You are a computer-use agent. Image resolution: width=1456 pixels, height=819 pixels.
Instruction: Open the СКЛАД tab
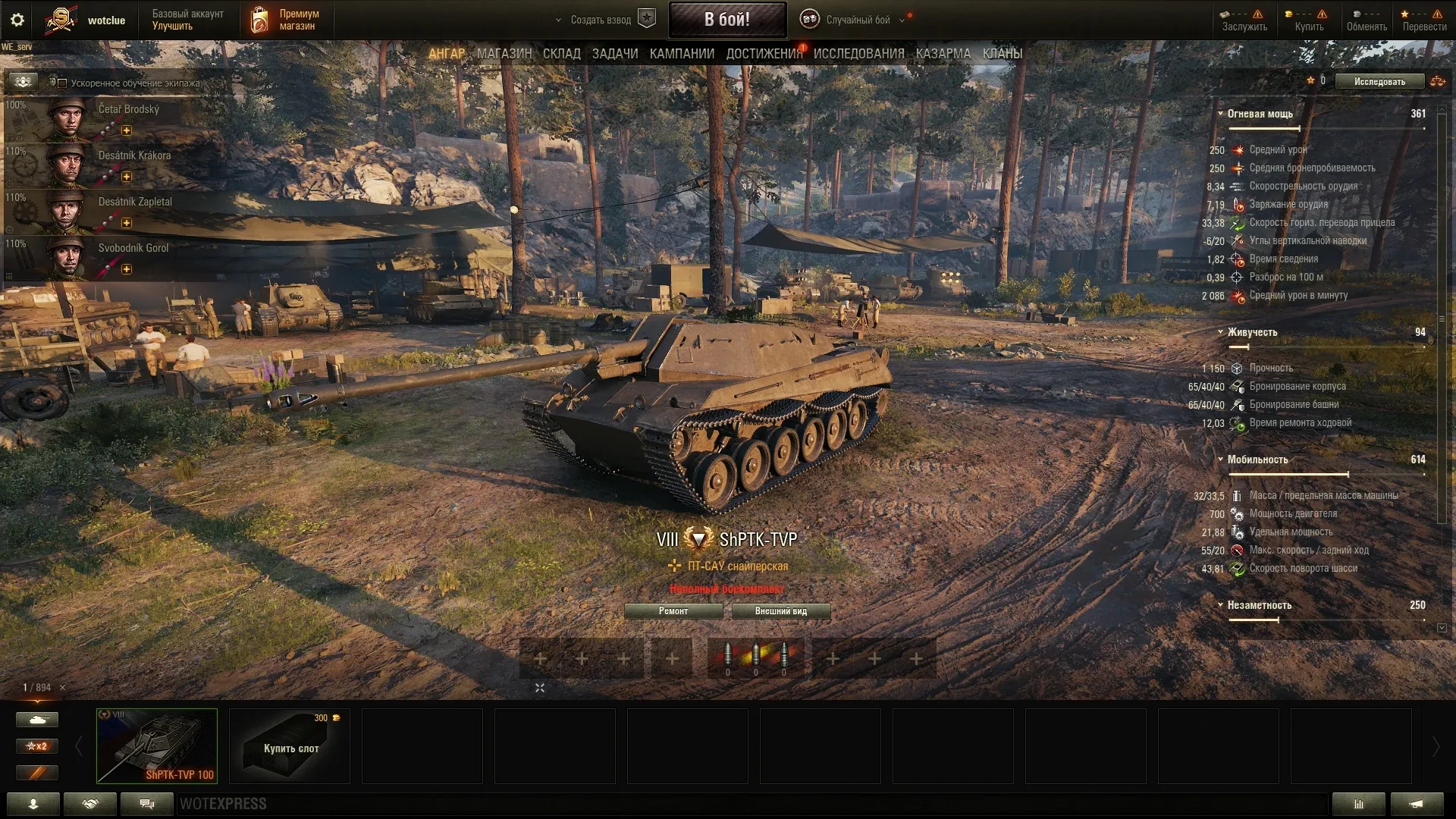561,54
